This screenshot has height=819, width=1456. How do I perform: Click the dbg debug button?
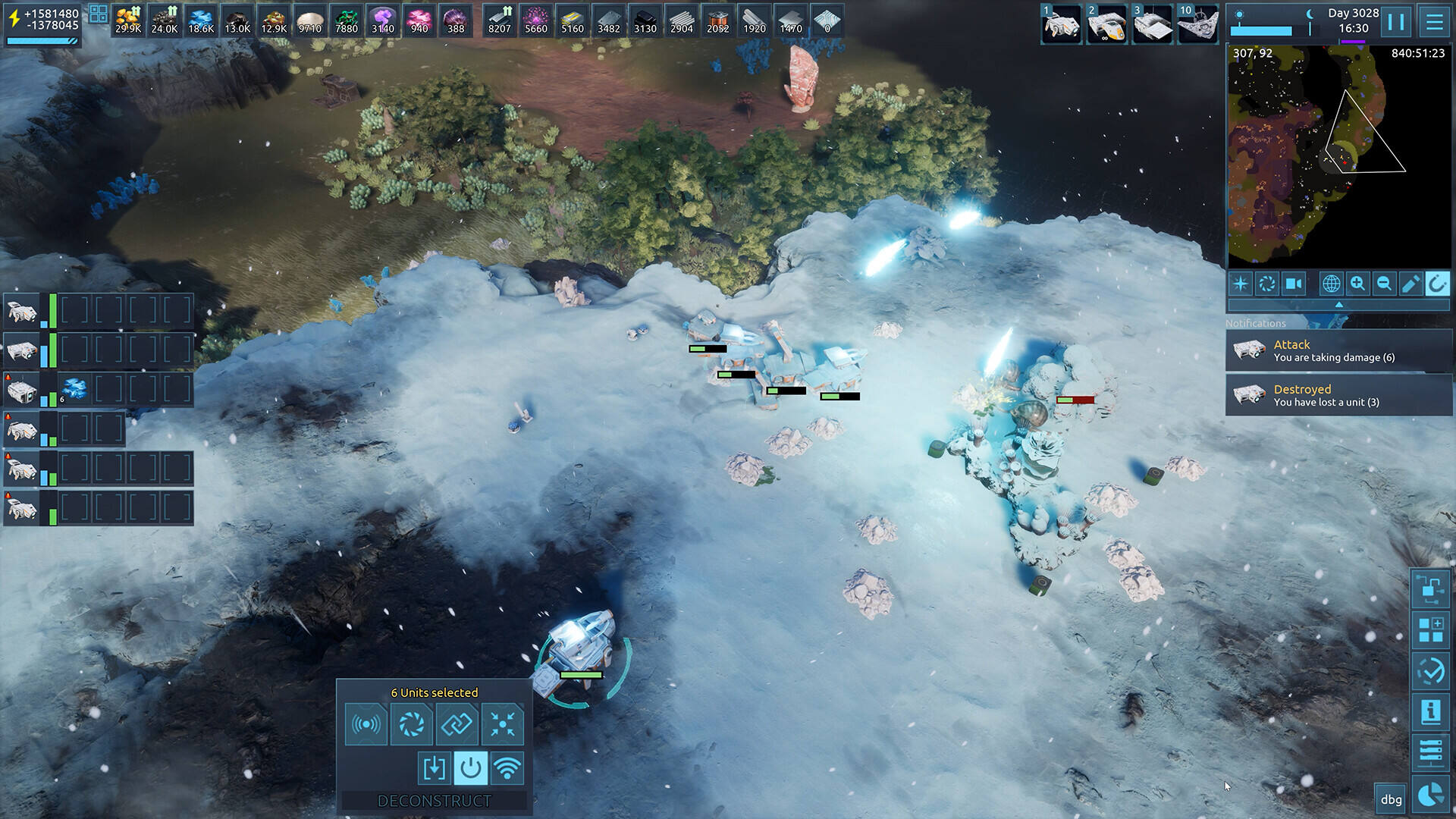tap(1391, 799)
